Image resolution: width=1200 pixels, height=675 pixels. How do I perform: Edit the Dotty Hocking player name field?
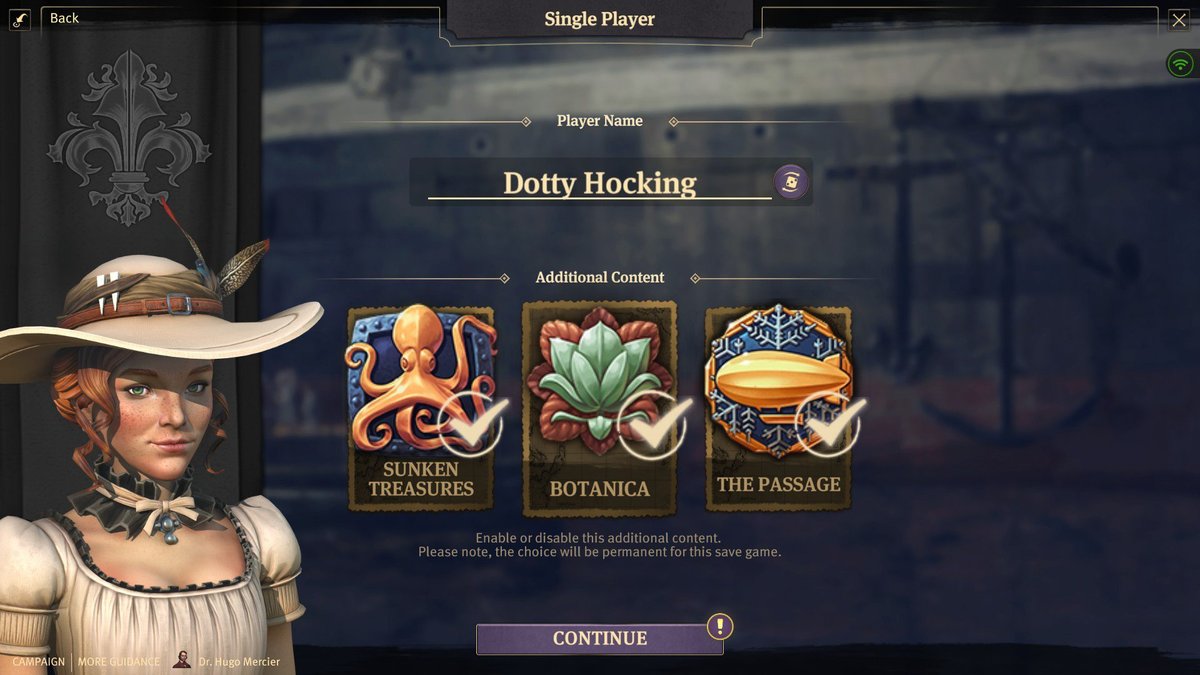599,183
